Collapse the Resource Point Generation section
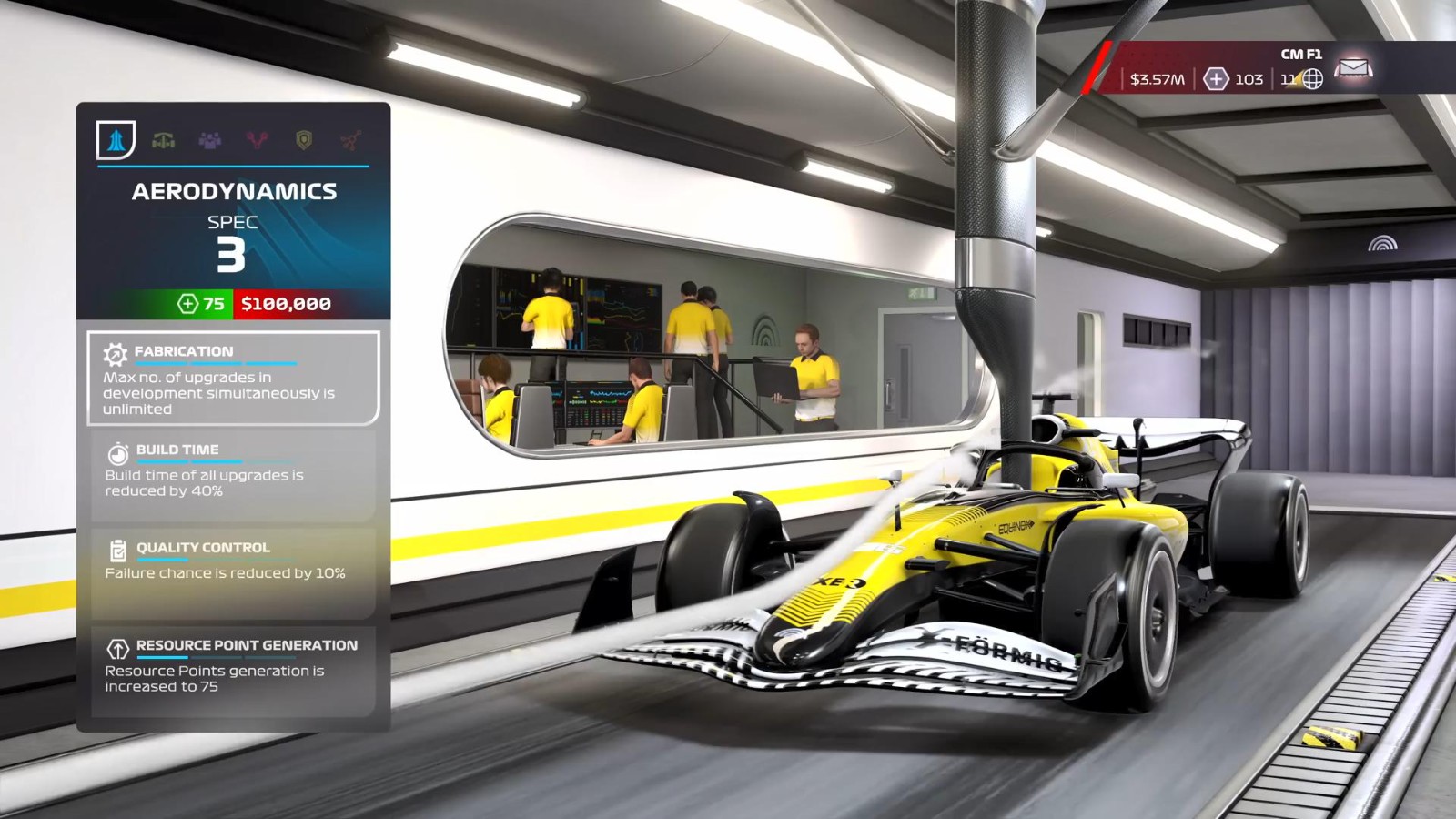Screen dimensions: 1456x819 [232, 664]
